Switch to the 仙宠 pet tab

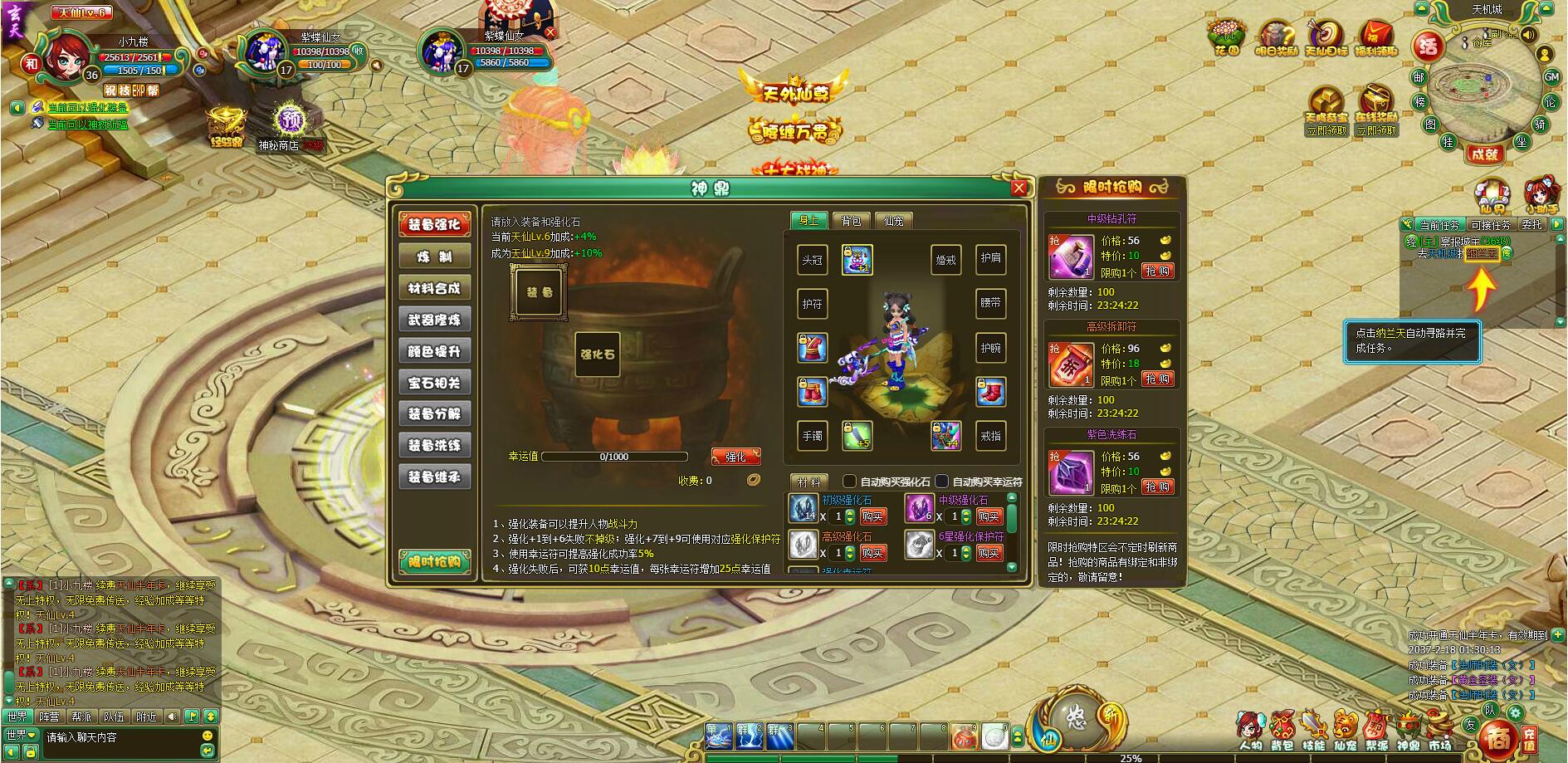893,220
